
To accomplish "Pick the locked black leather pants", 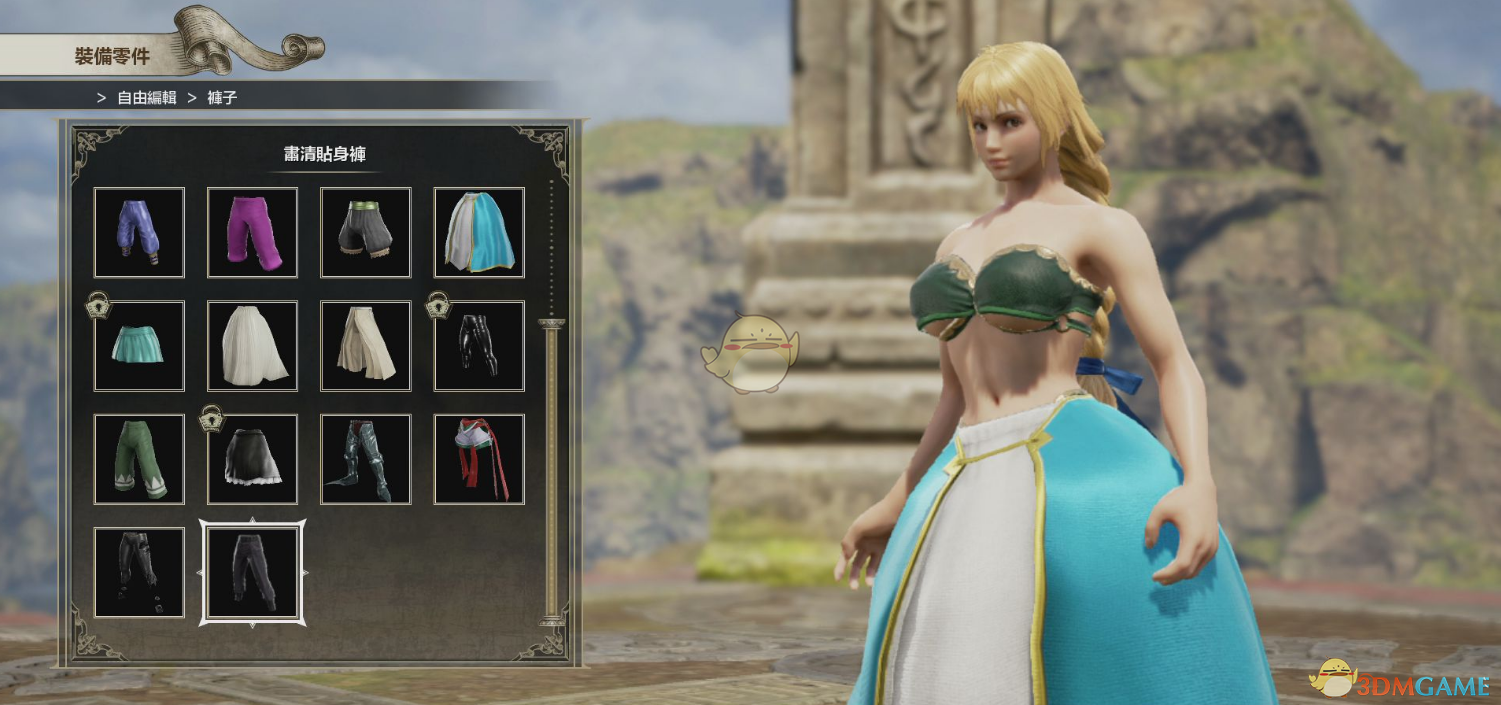I will [479, 345].
